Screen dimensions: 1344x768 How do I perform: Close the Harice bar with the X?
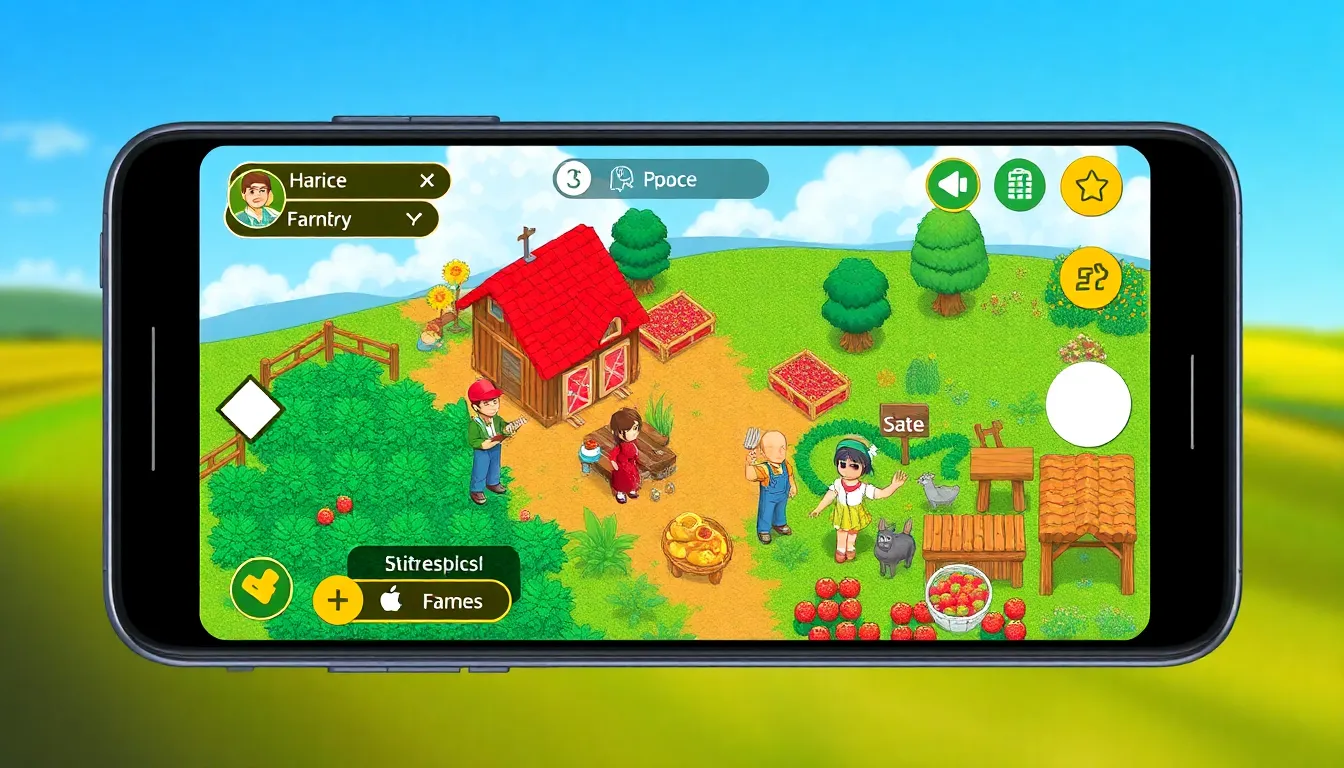427,181
